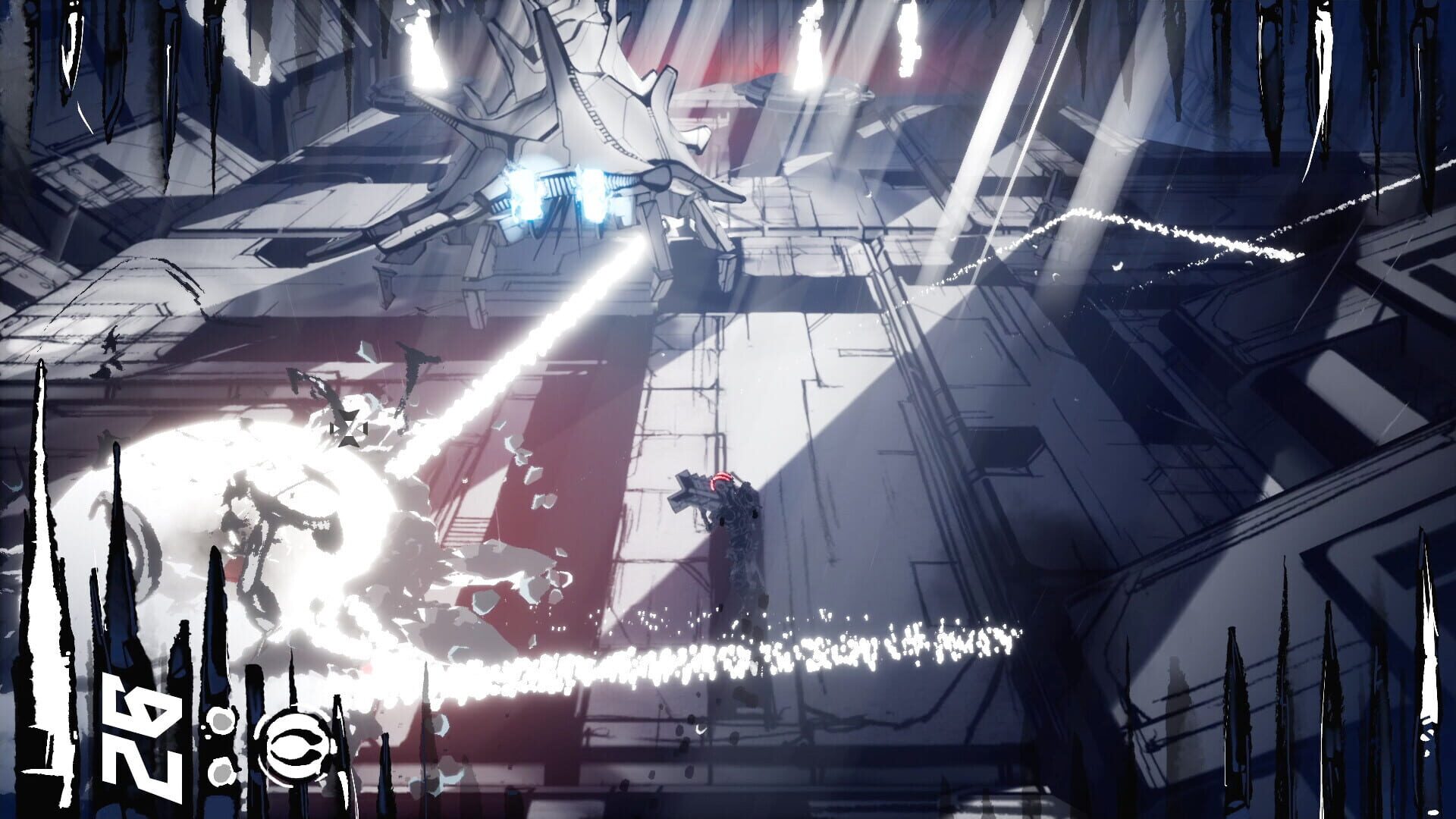The height and width of the screenshot is (819, 1456).
Task: Click the arcing spark trail in the upper right
Action: [x=1137, y=227]
